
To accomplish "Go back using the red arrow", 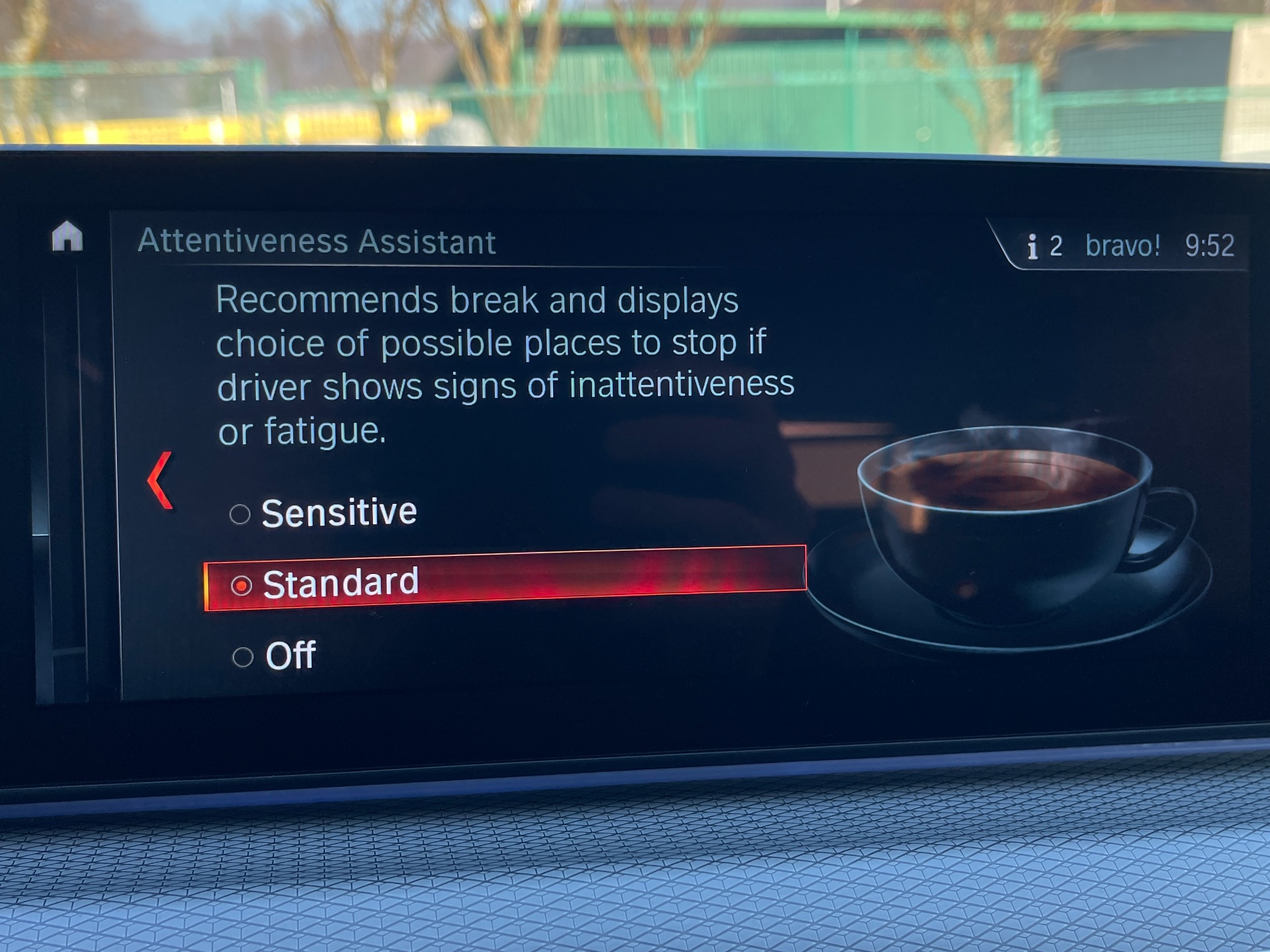I will pyautogui.click(x=161, y=481).
